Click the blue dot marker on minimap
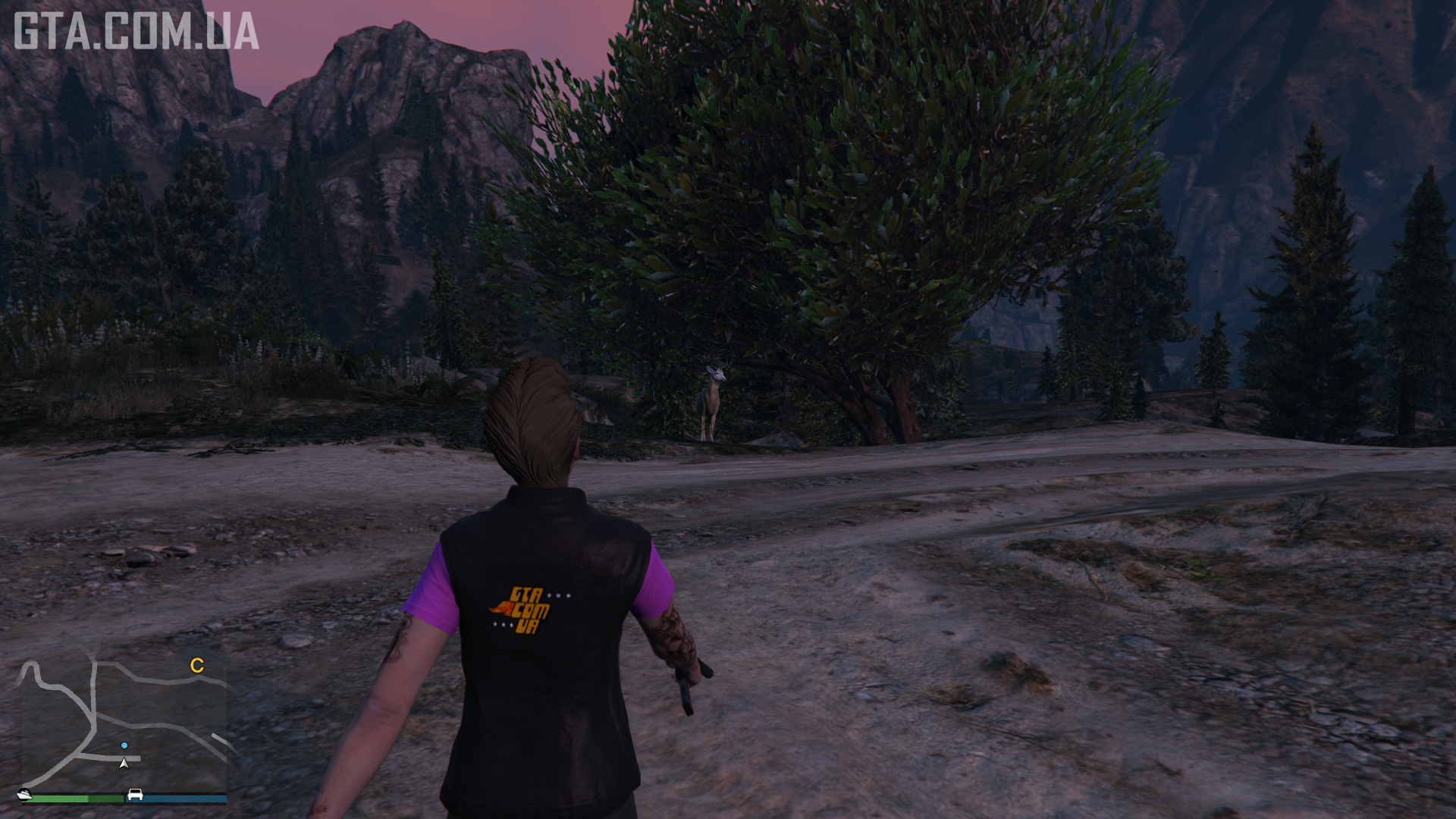 (124, 745)
